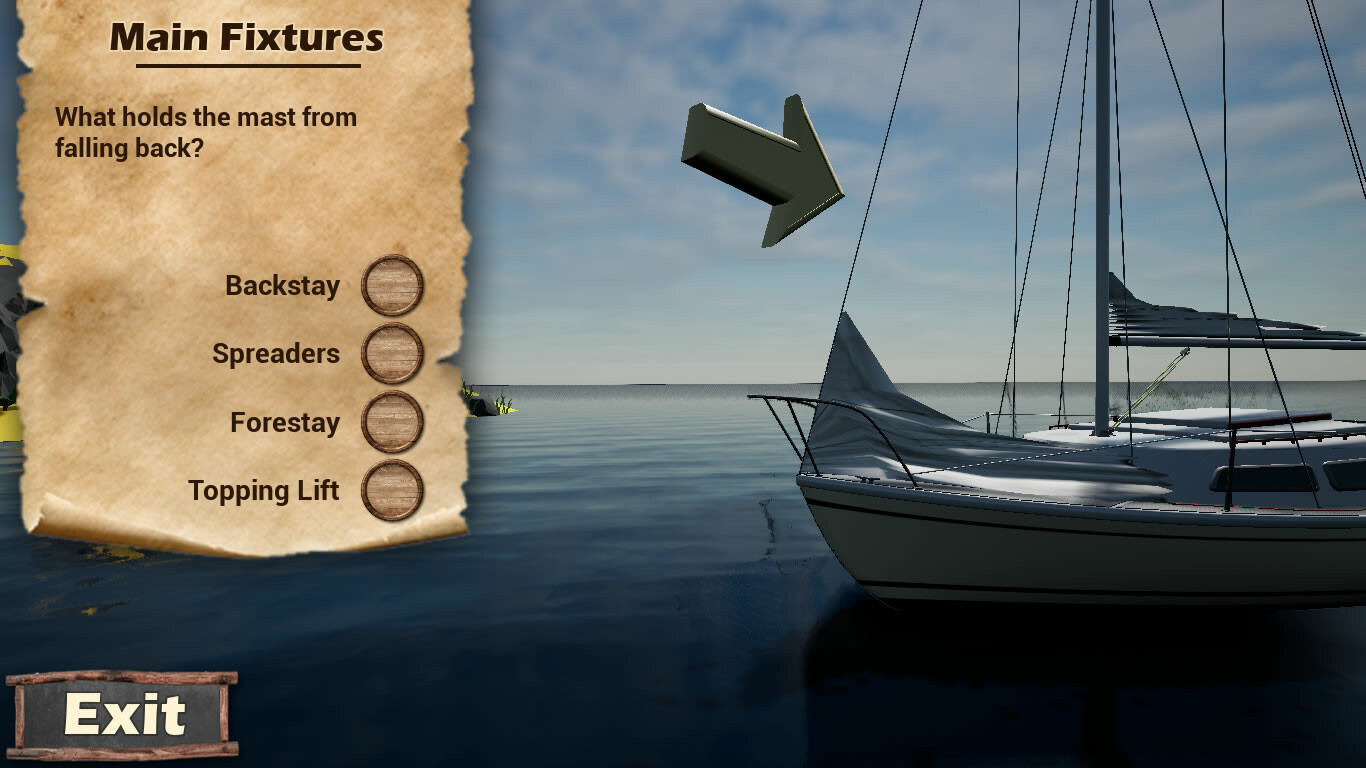The image size is (1366, 768).
Task: Click the Topping Lift text label
Action: click(x=266, y=490)
